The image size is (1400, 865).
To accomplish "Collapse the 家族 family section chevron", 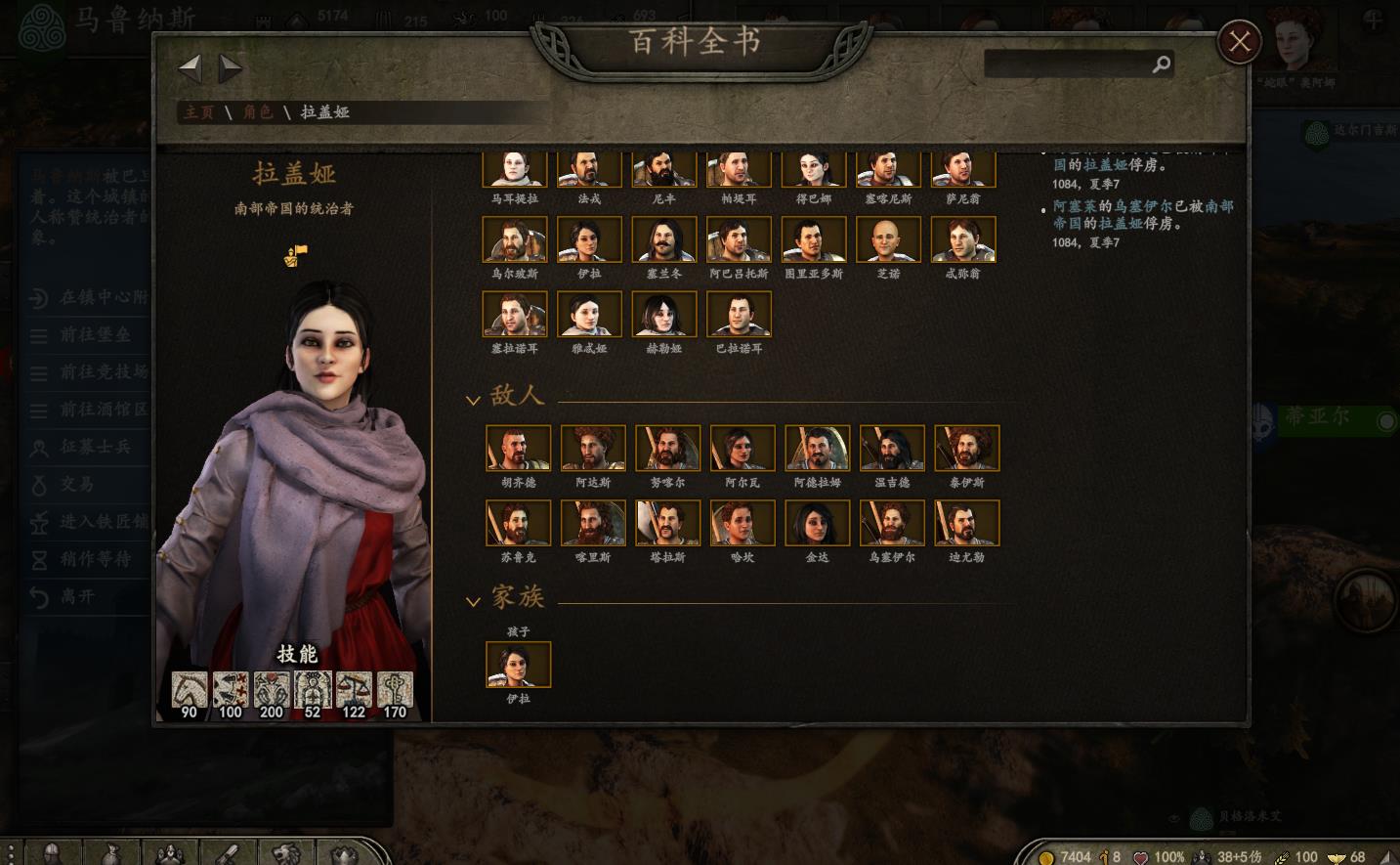I will [x=473, y=602].
